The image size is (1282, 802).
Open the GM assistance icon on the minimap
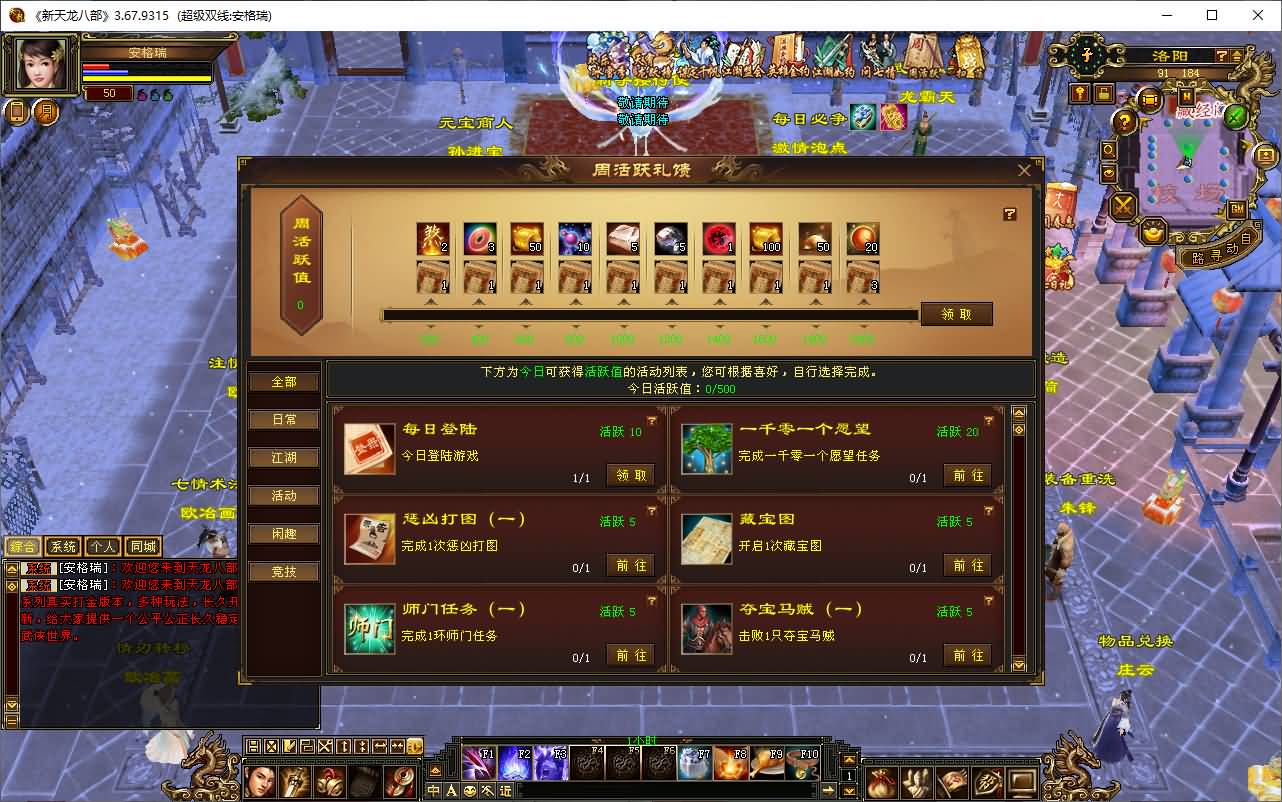1238,208
